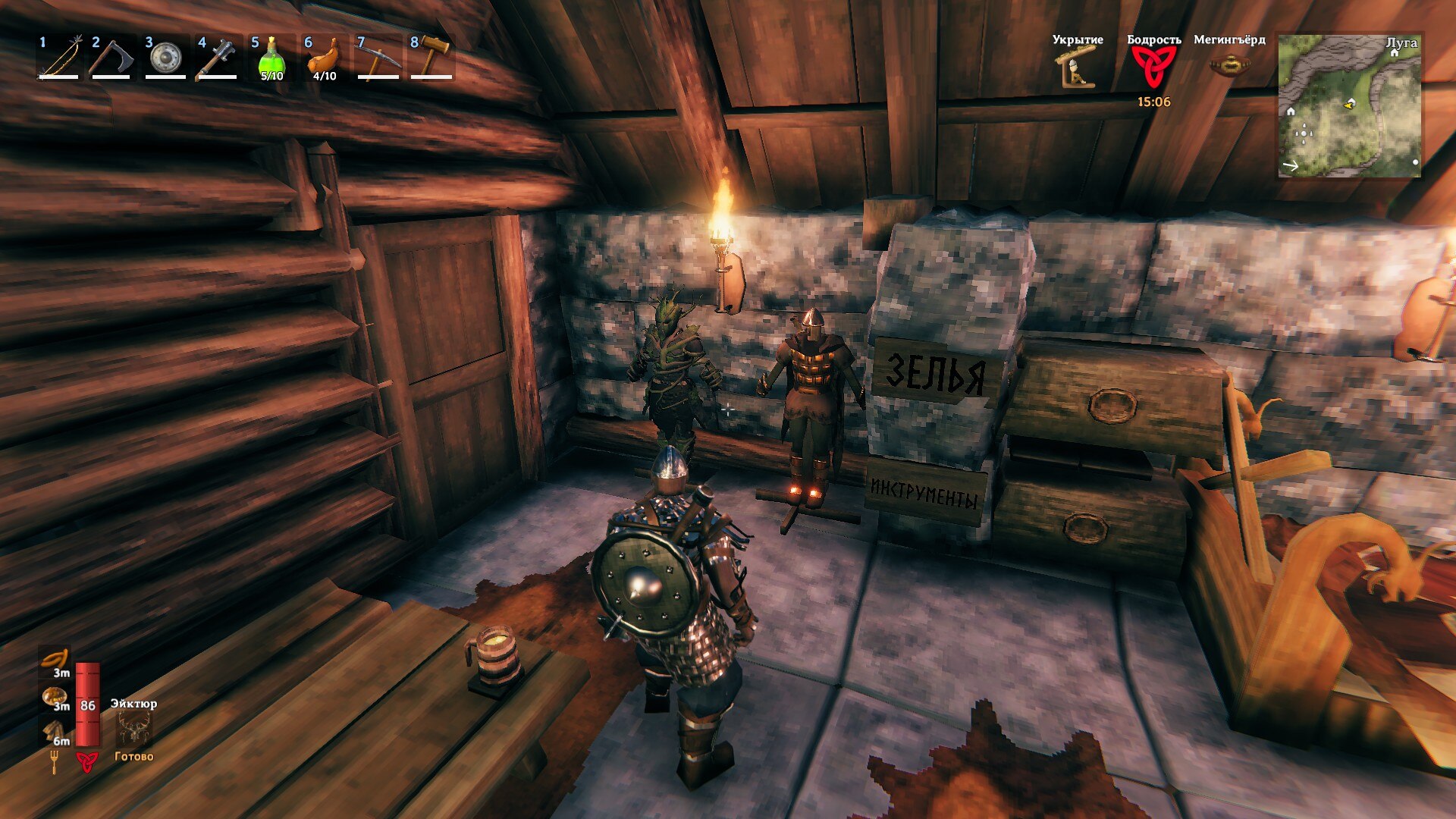1456x819 pixels.
Task: Click the stew food buff icon
Action: tap(55, 698)
